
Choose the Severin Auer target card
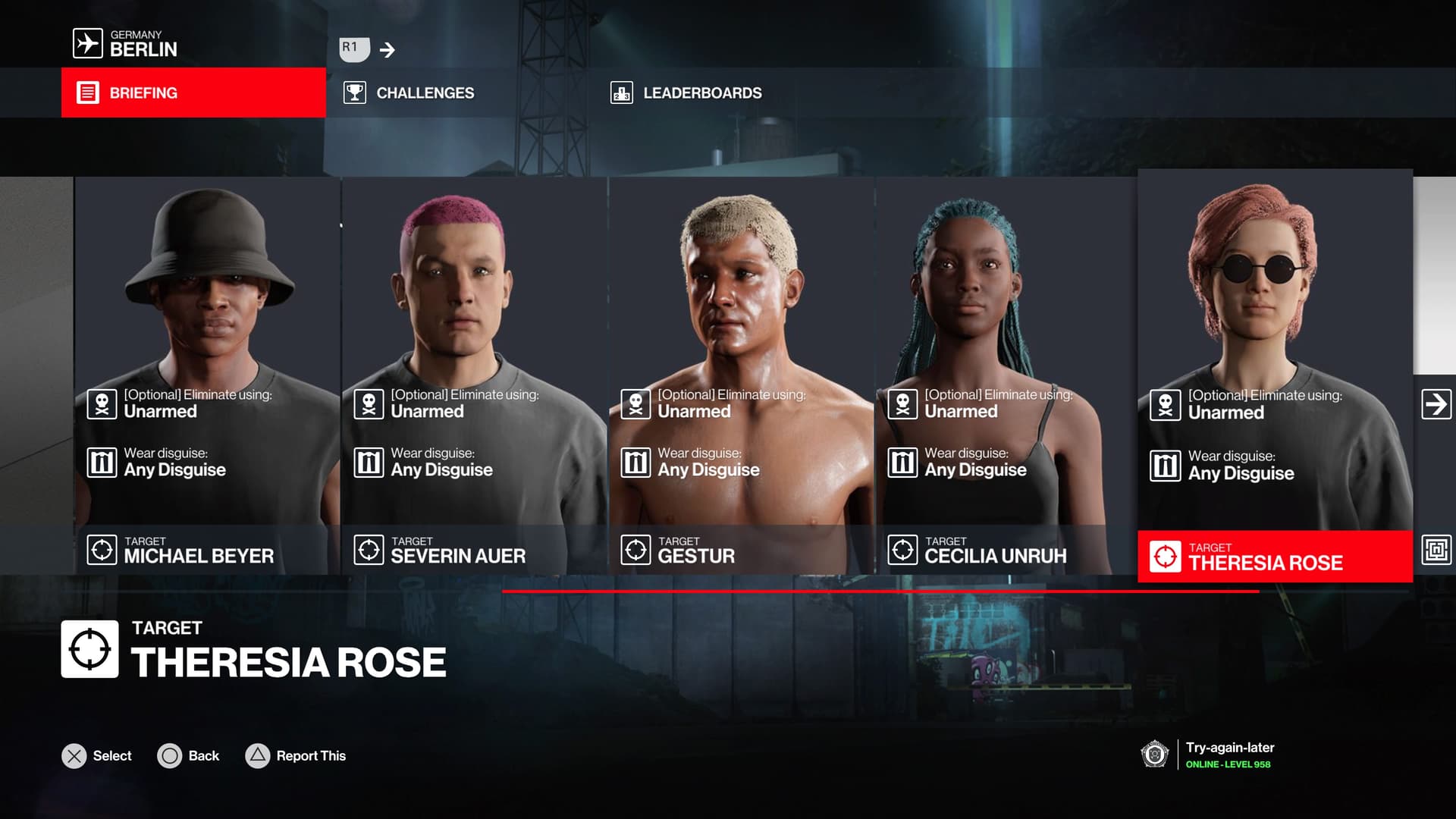(474, 375)
